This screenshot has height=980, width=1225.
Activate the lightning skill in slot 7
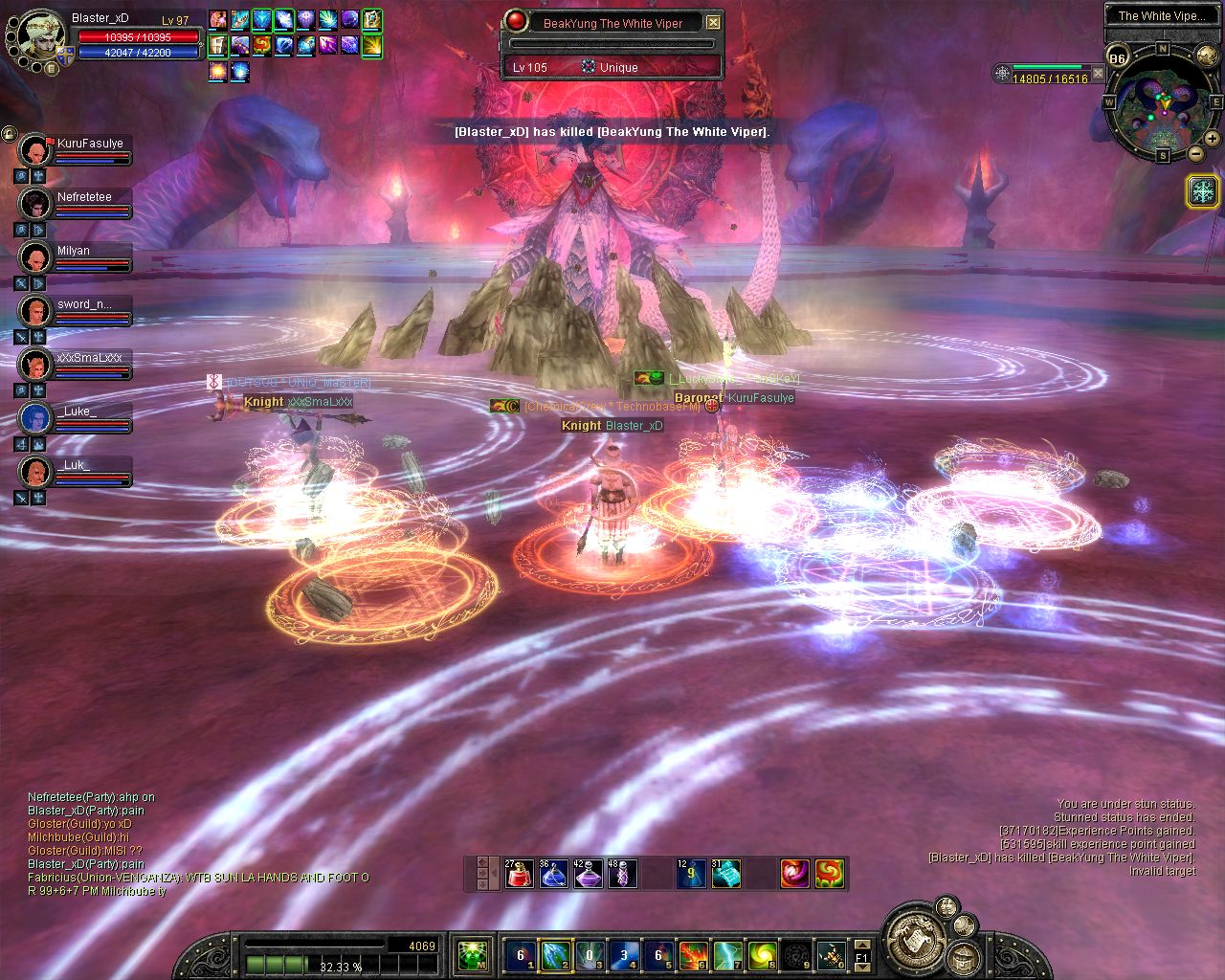727,954
